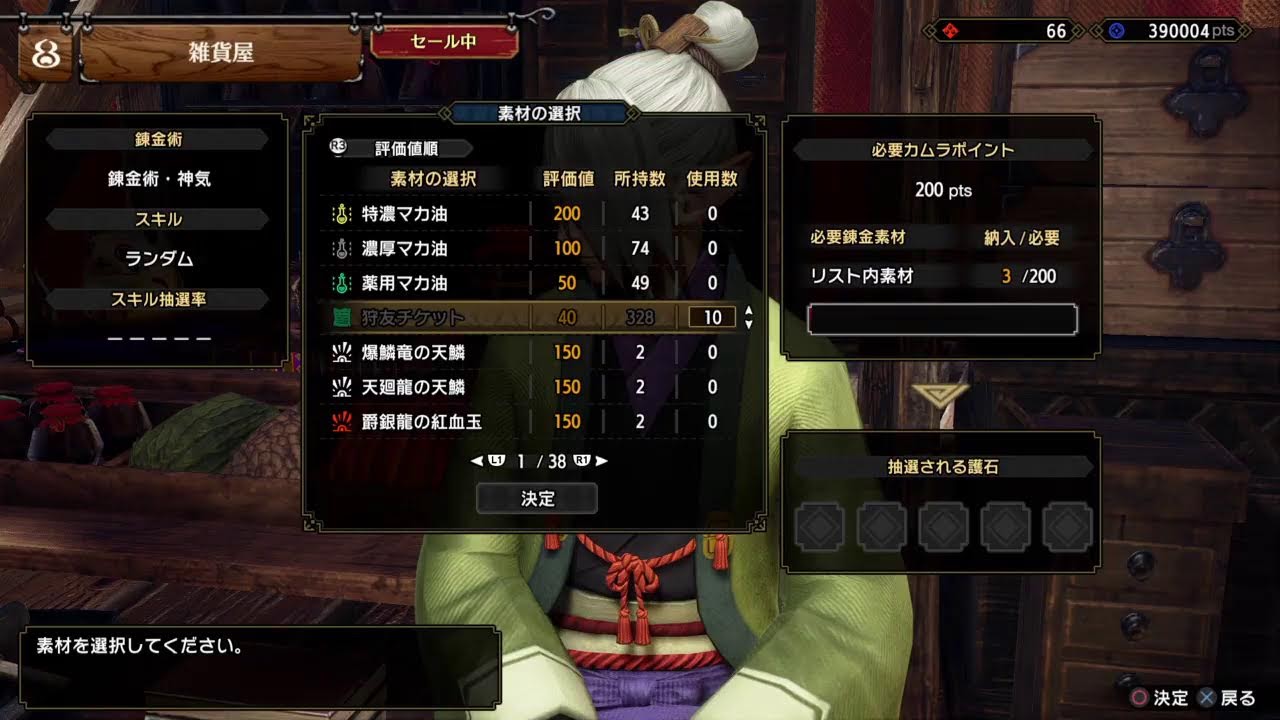Confirm with the 決定 button

pyautogui.click(x=537, y=498)
